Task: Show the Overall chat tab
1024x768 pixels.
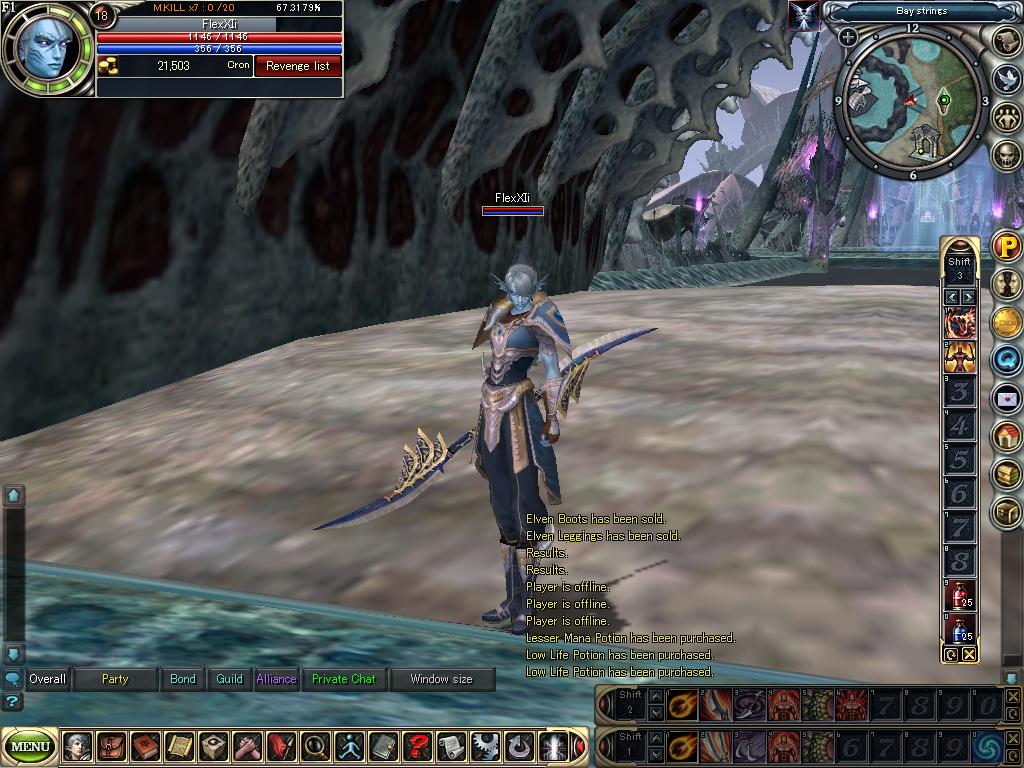Action: point(47,679)
